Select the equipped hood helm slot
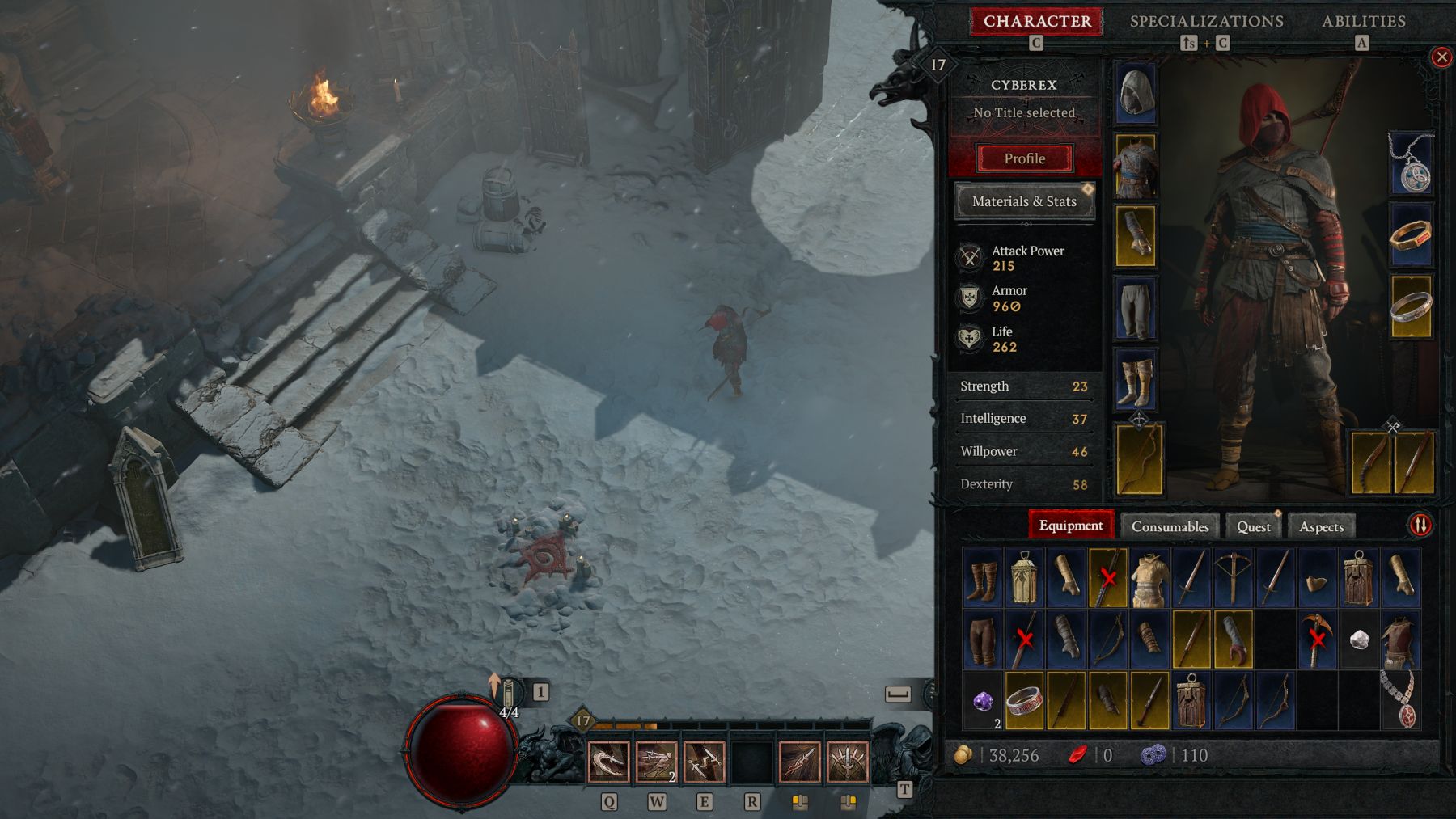The width and height of the screenshot is (1456, 819). [1136, 94]
